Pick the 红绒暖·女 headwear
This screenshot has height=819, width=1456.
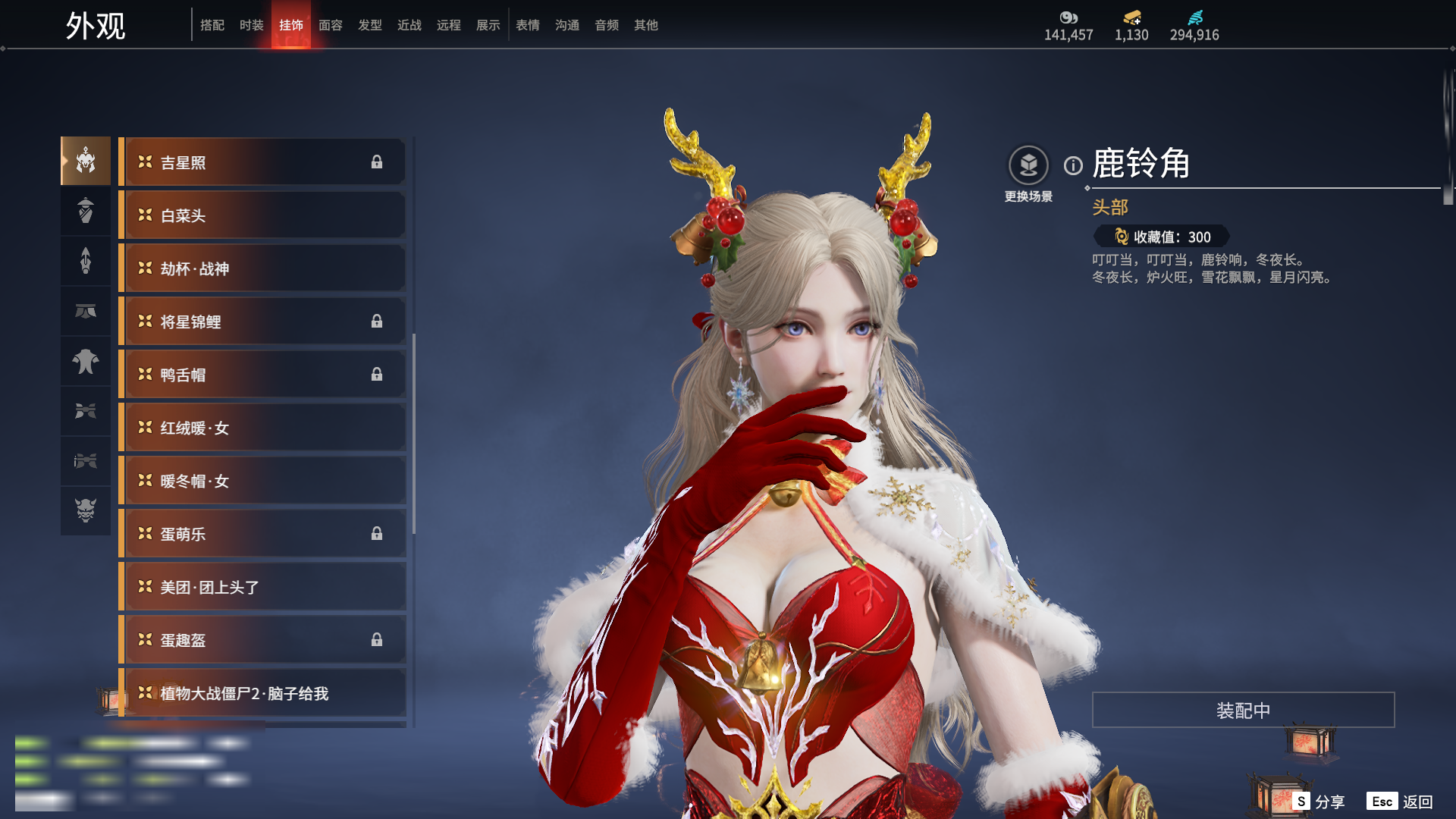(x=262, y=428)
